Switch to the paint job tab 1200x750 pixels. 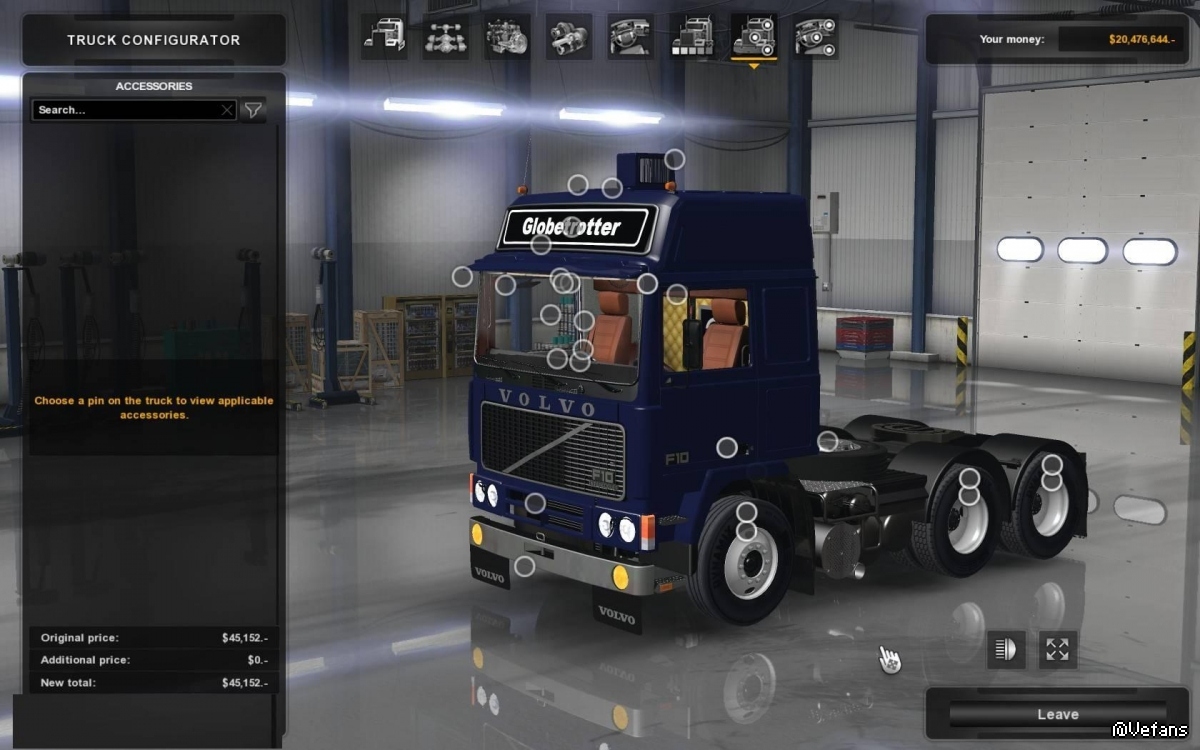(x=692, y=37)
